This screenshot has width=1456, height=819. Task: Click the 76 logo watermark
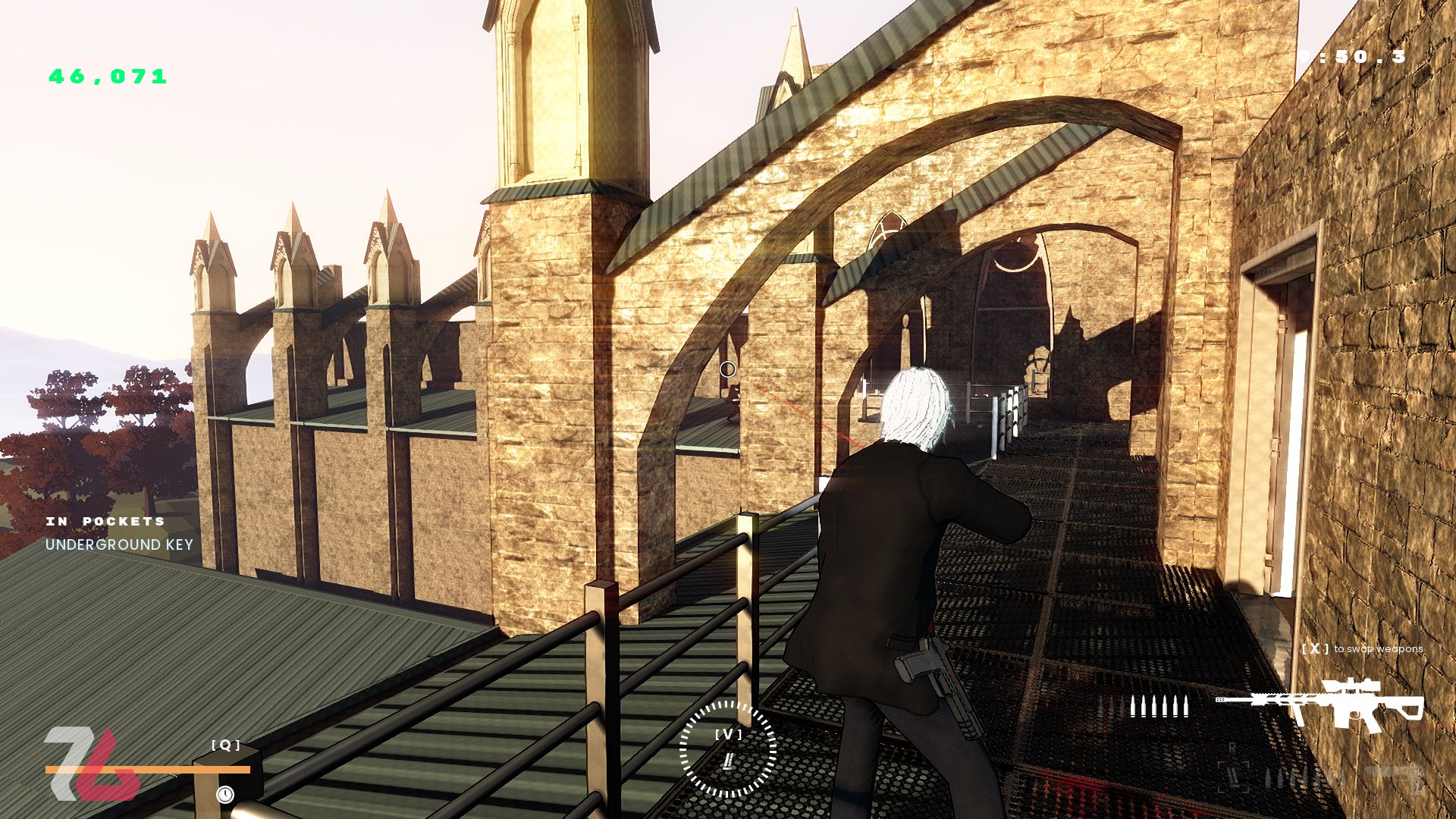(89, 764)
